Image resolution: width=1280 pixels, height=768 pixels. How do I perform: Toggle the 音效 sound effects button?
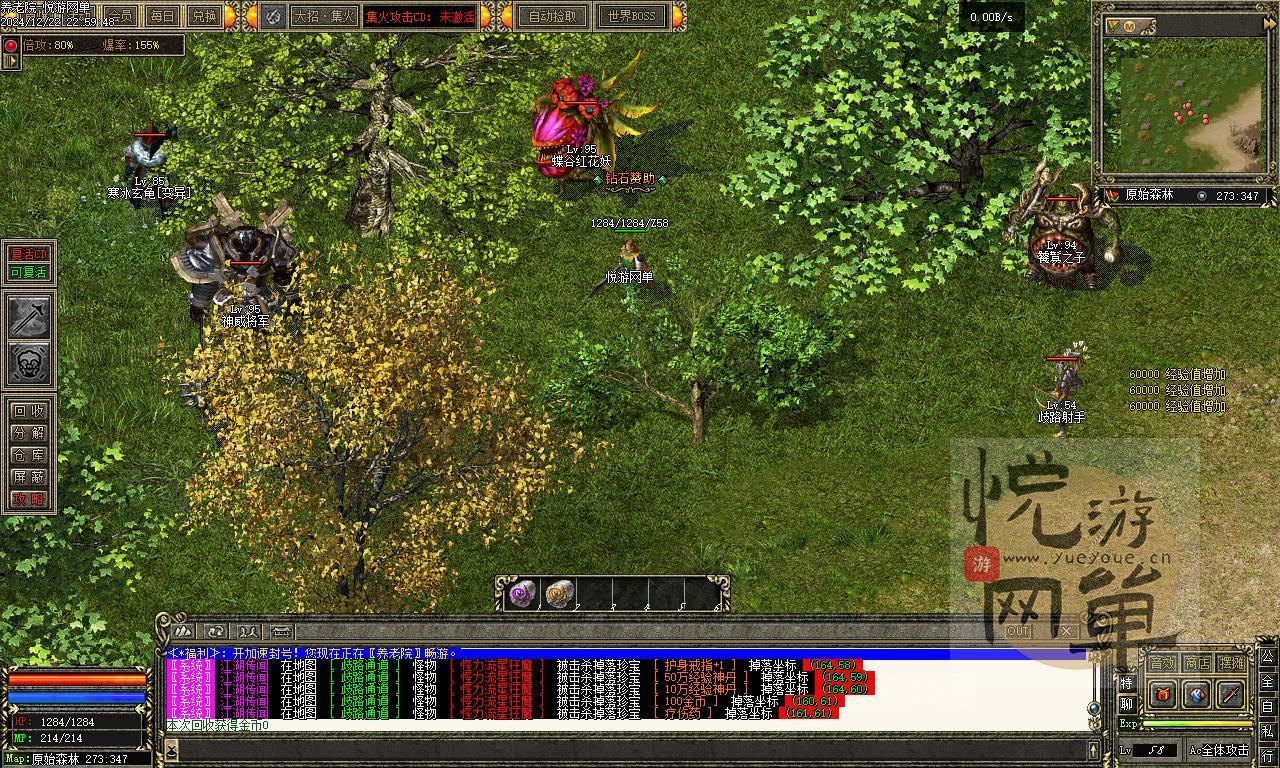tap(1162, 663)
